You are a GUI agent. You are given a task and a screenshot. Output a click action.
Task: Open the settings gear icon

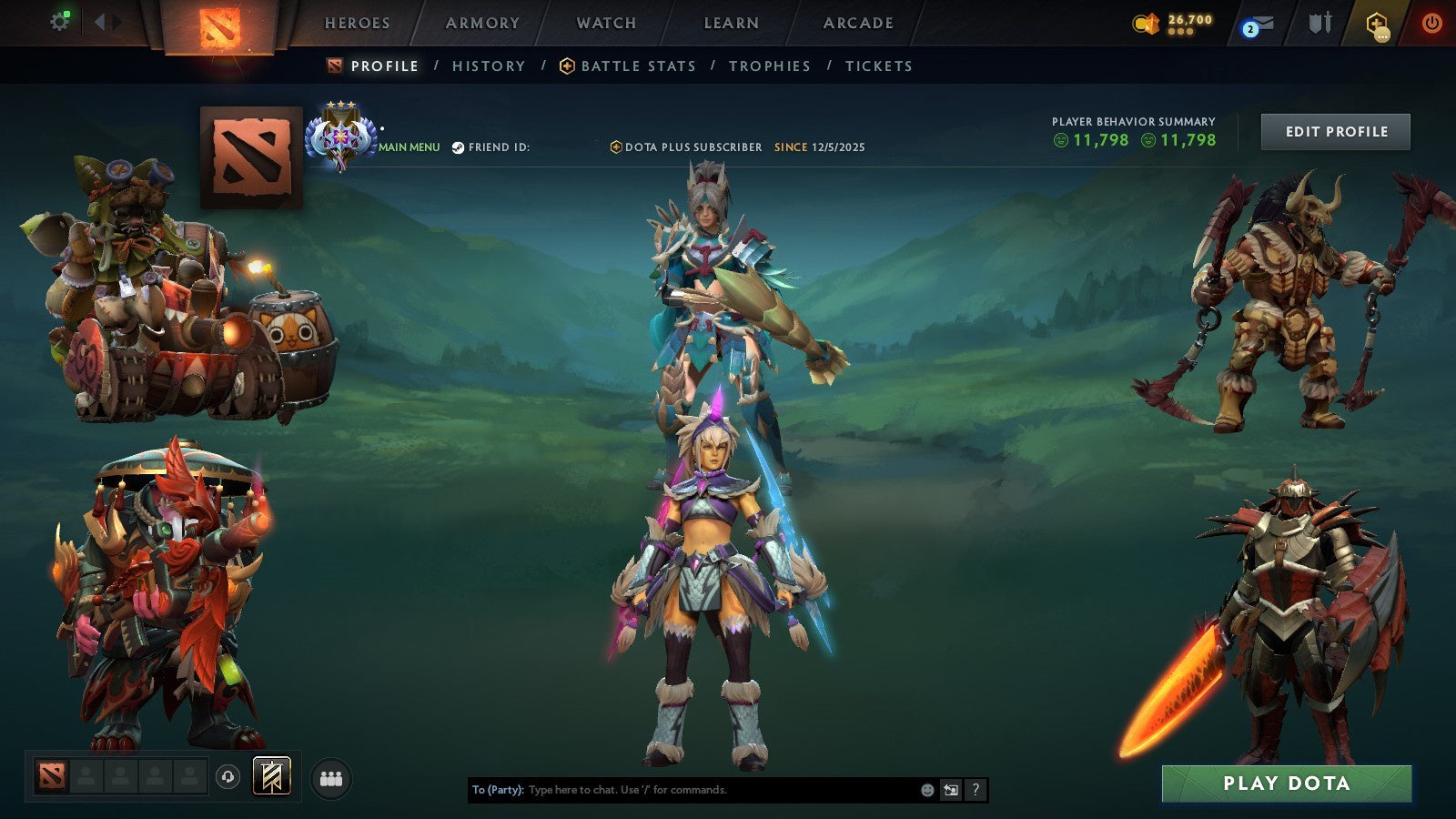[x=60, y=20]
